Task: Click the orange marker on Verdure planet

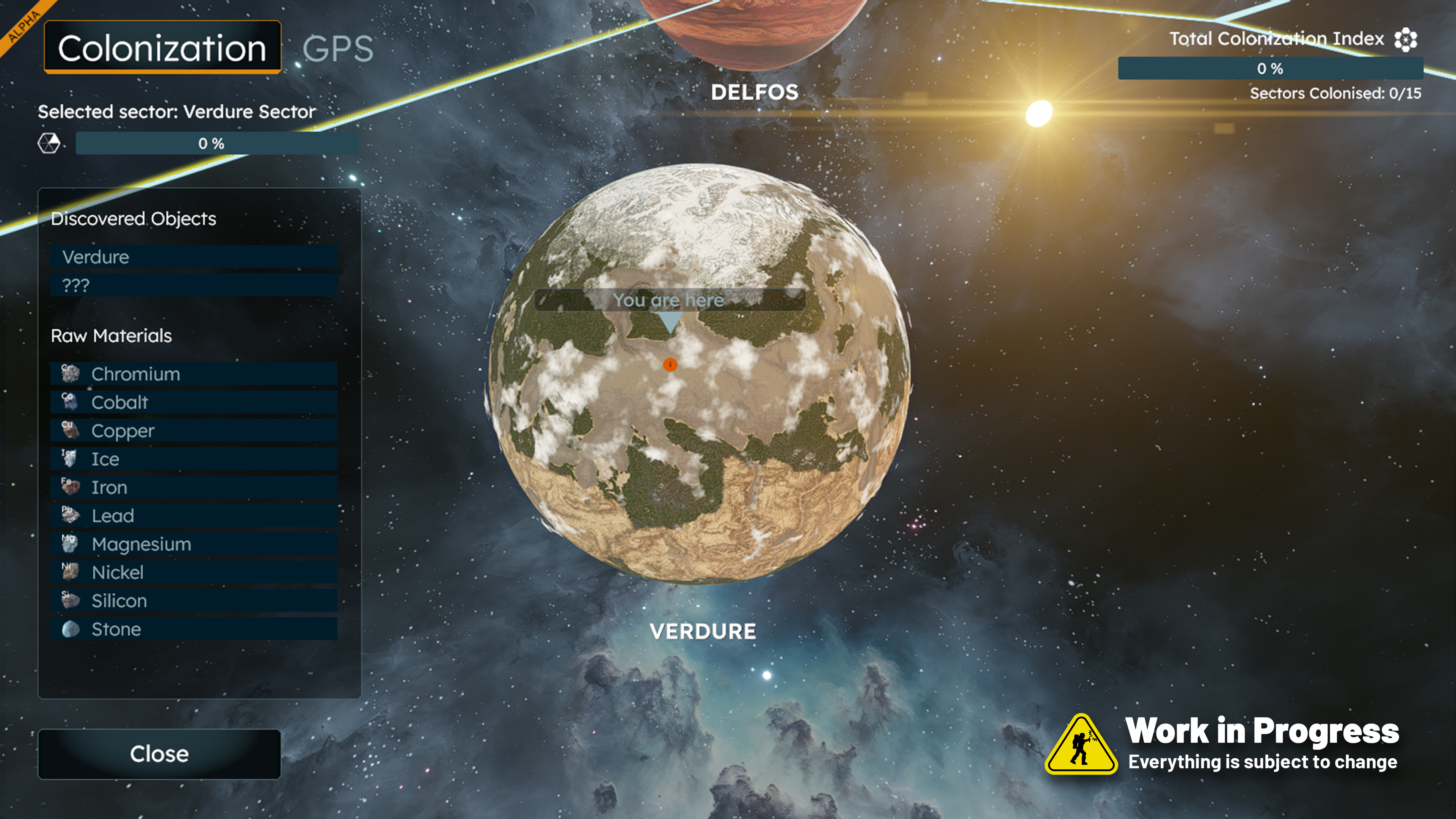Action: [670, 364]
